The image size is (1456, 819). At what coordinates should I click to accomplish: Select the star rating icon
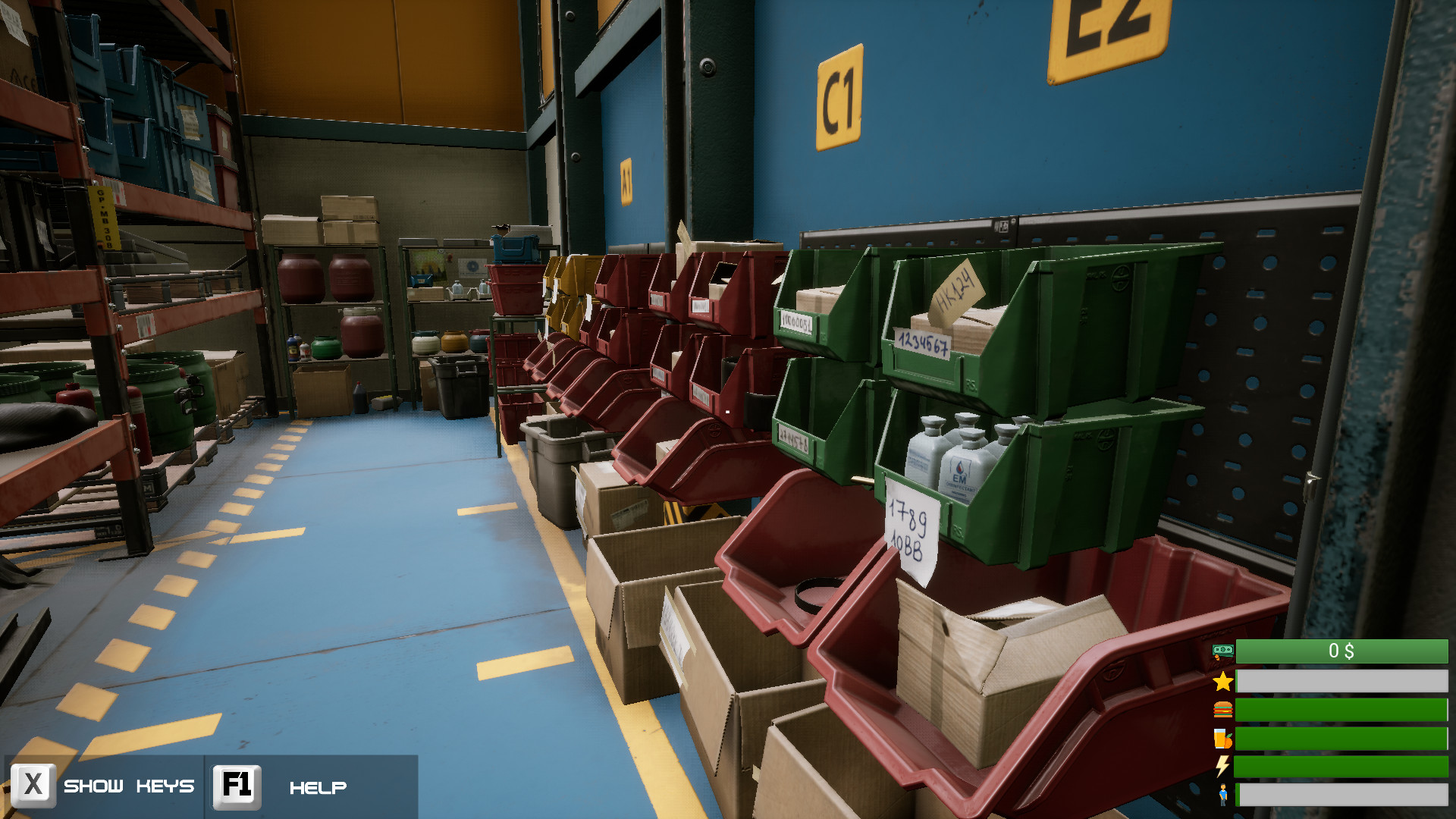1222,681
